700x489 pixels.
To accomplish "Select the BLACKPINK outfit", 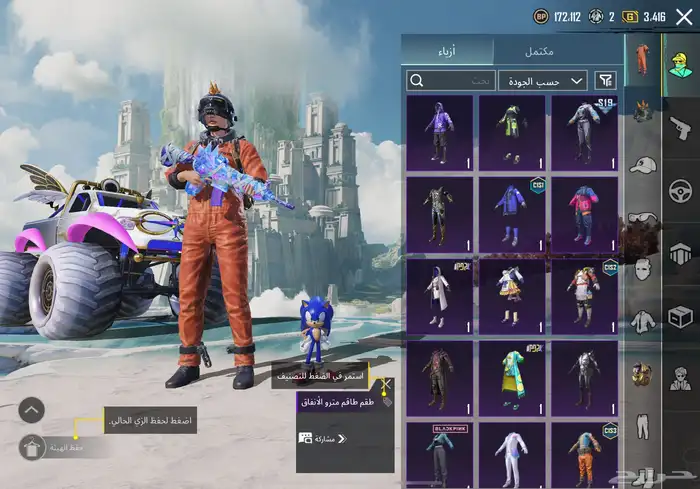I will pos(440,454).
